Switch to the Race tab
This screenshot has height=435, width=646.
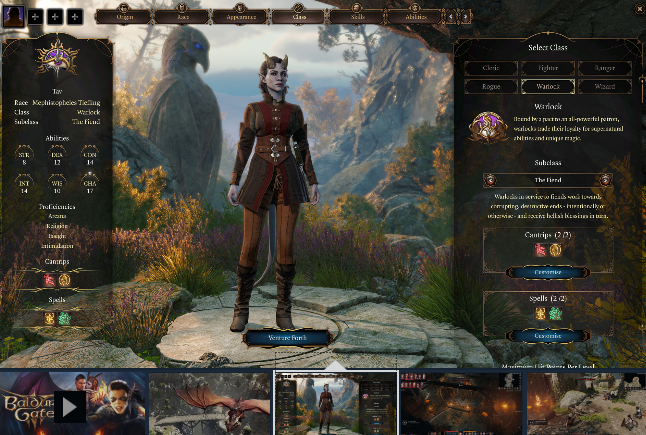(x=183, y=17)
